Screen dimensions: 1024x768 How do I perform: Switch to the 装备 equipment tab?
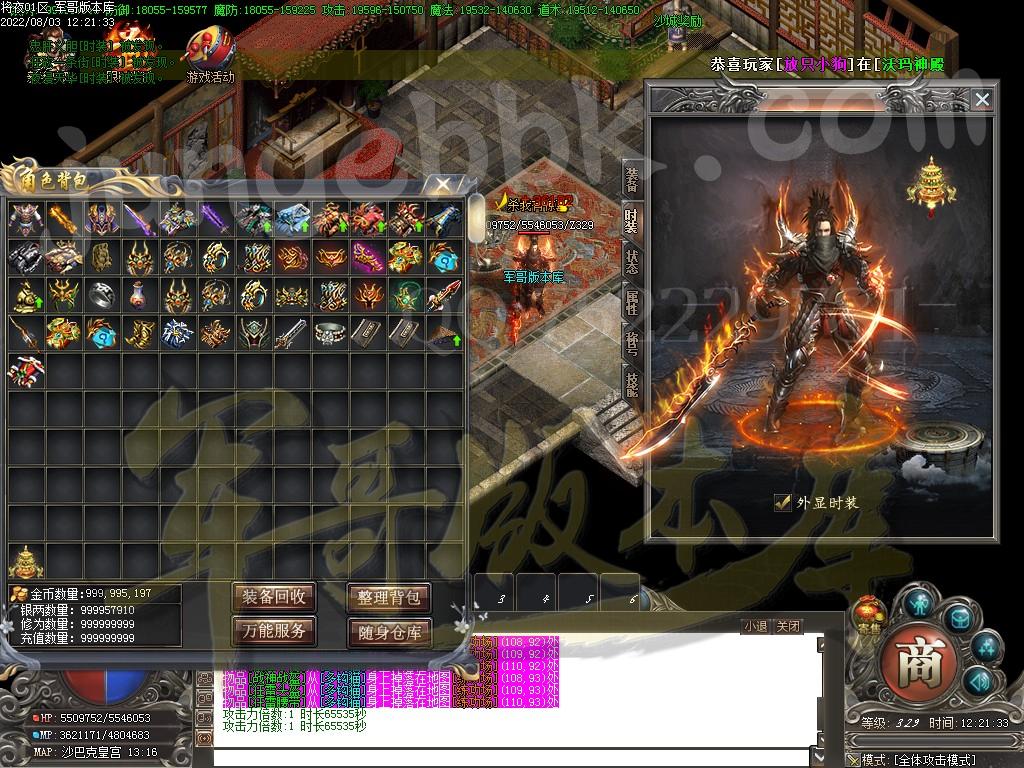click(632, 179)
